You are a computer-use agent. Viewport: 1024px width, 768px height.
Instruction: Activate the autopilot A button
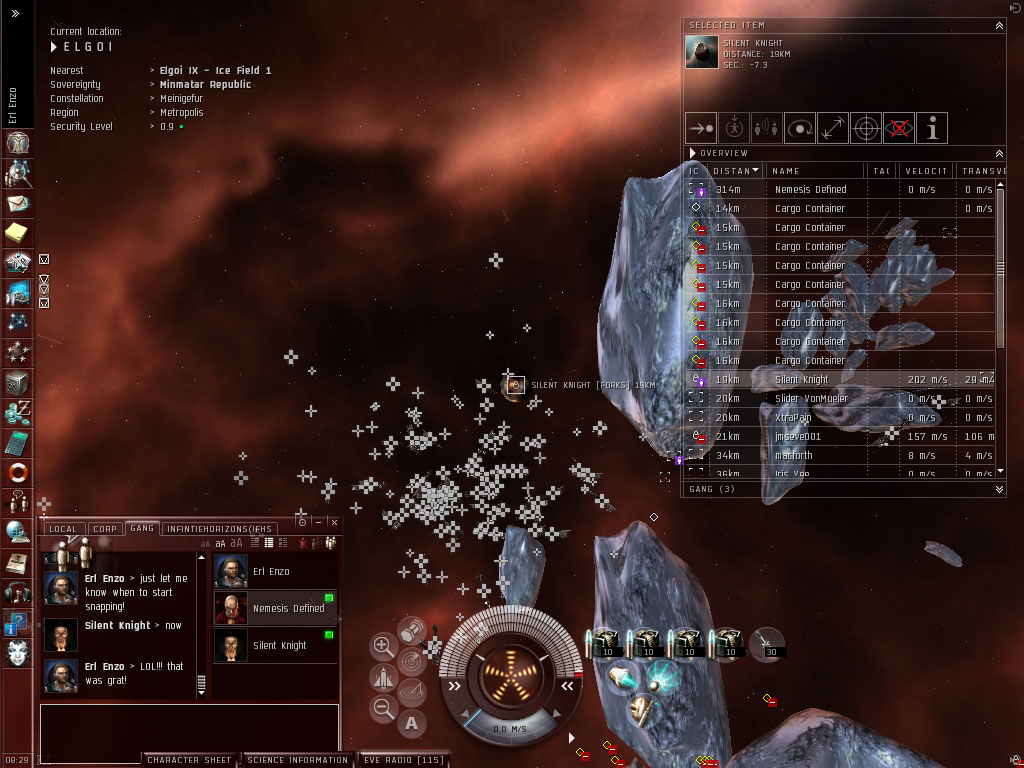coord(411,723)
